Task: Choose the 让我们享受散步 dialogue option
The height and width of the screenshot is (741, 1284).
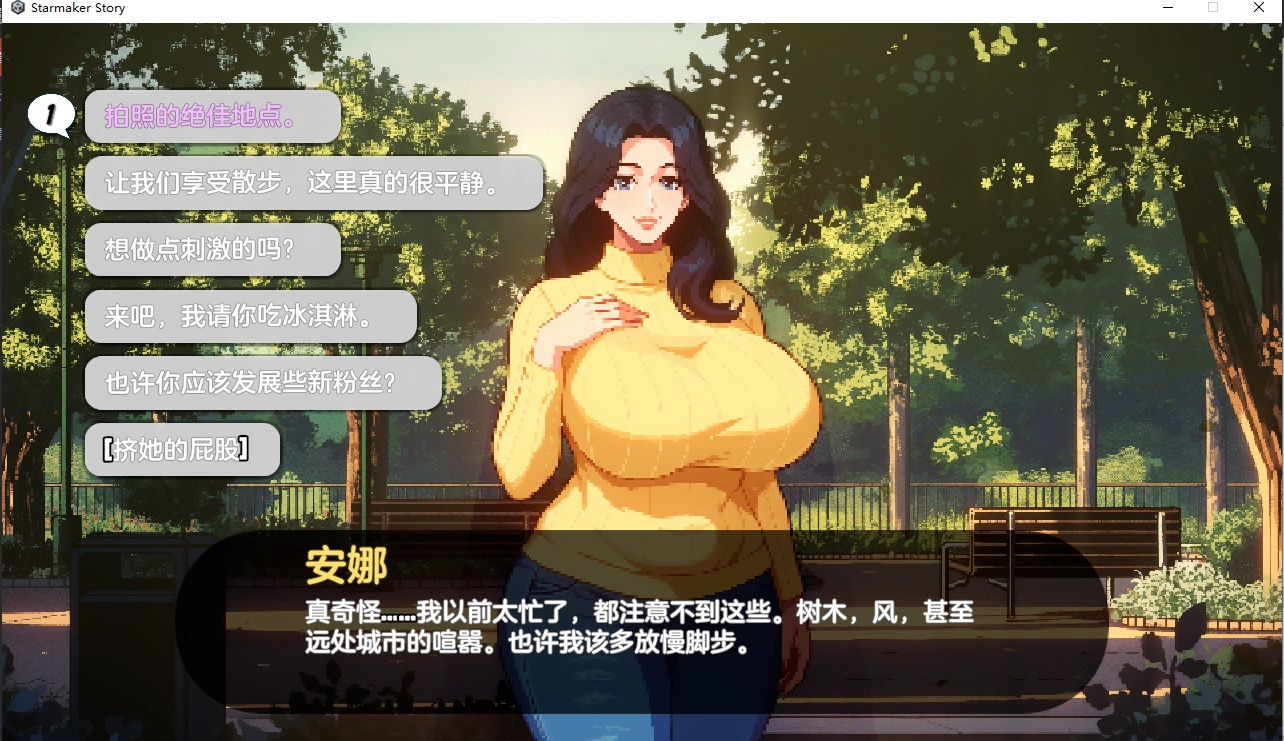Action: coord(313,183)
